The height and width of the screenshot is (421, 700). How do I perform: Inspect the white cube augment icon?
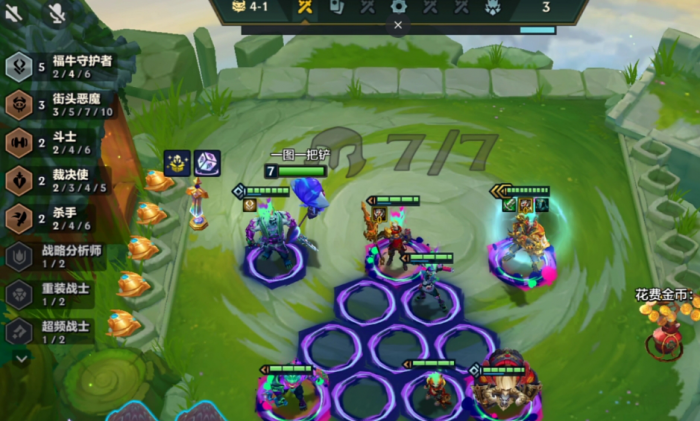(207, 162)
